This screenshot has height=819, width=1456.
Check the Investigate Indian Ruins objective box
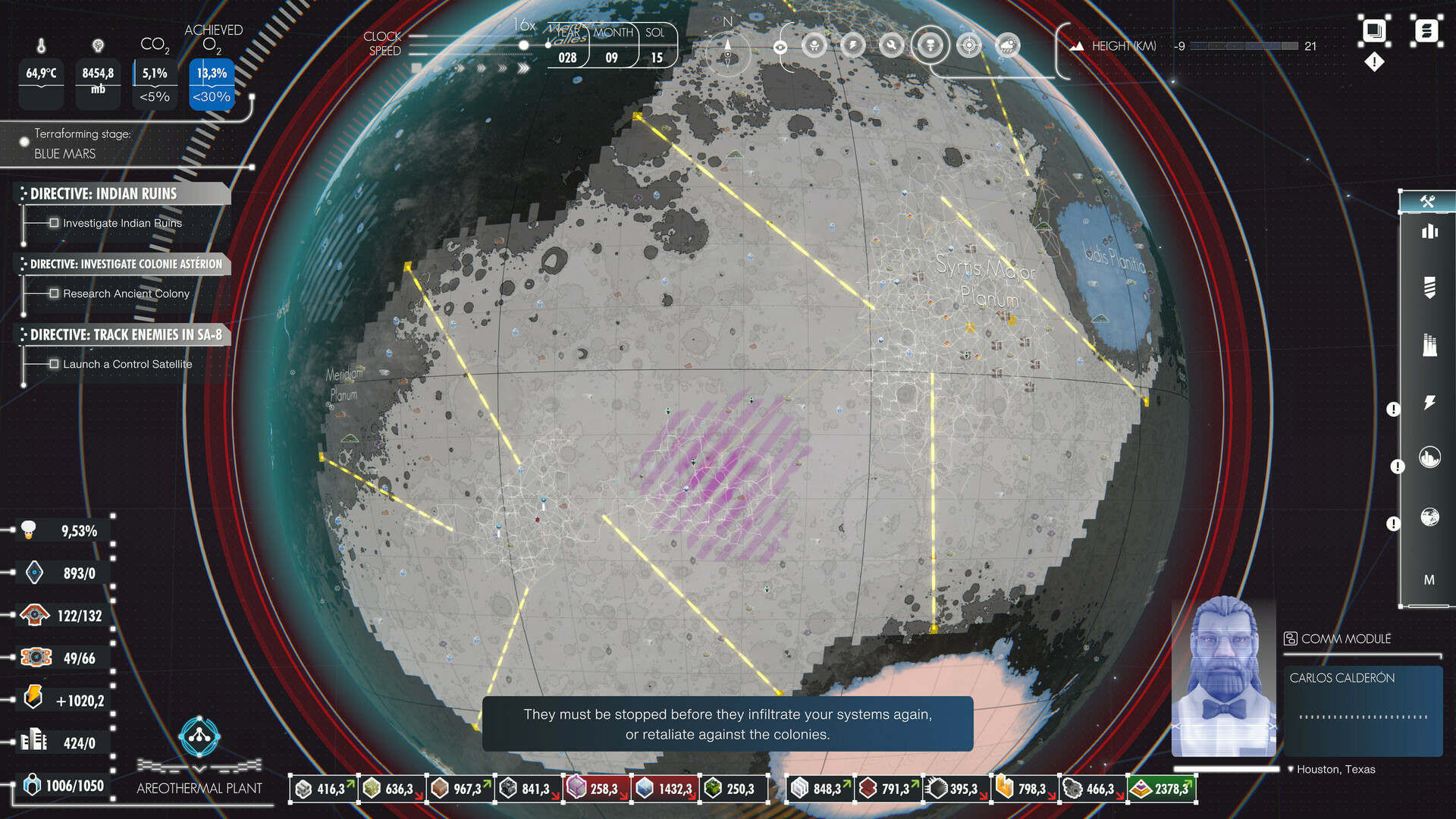(x=54, y=222)
